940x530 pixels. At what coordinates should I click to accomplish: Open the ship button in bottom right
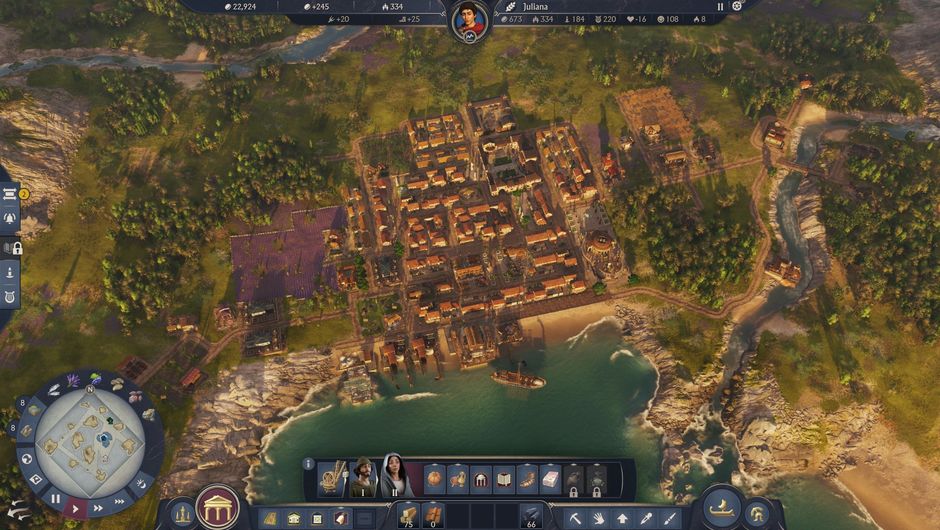coord(720,508)
